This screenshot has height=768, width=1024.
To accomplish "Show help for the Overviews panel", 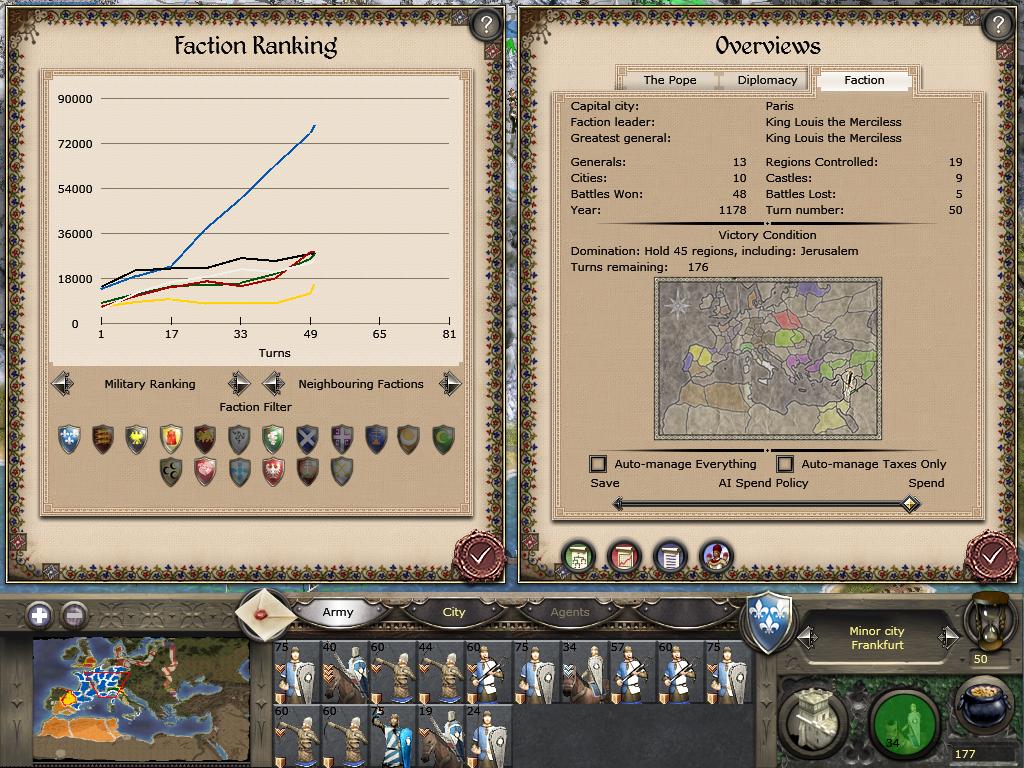I will (x=997, y=24).
